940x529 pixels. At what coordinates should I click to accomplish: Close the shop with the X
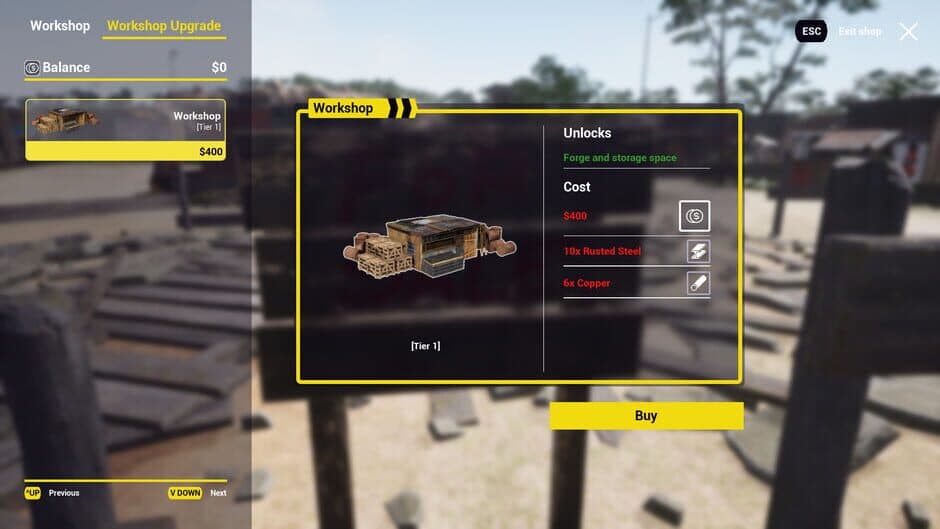[908, 32]
